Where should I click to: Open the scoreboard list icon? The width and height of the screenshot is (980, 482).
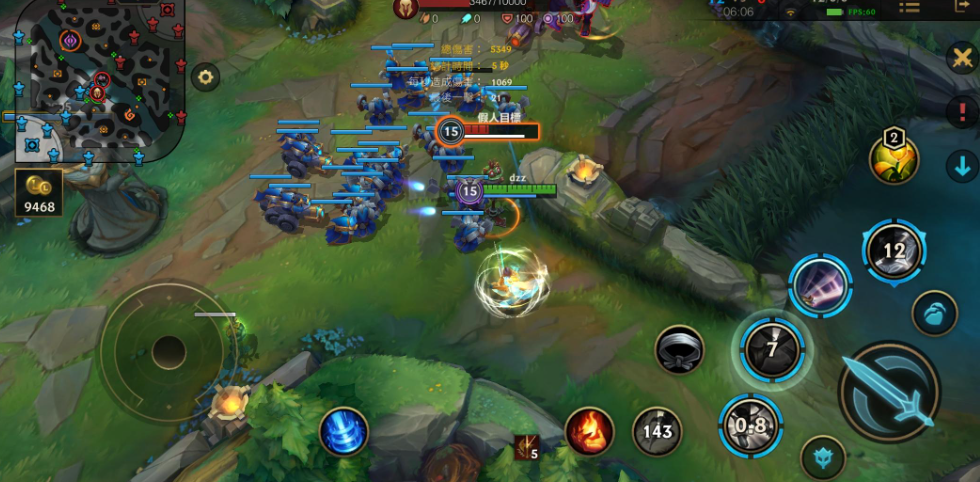[x=909, y=8]
